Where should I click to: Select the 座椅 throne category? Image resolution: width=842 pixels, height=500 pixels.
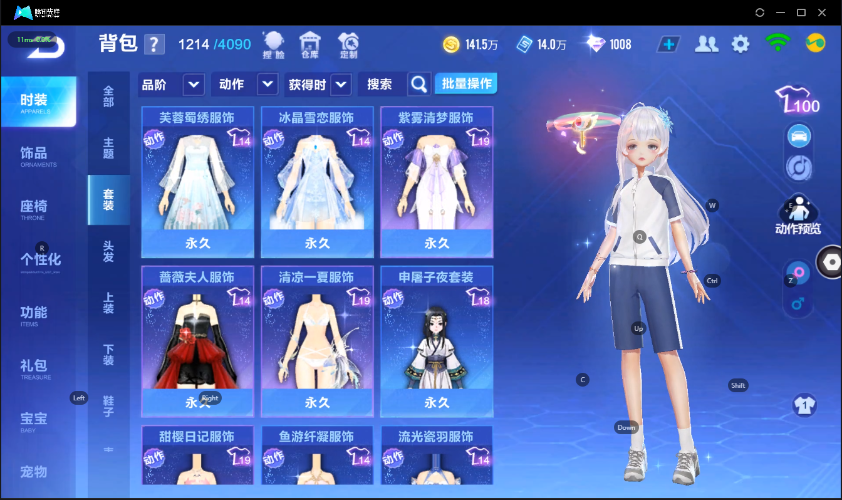point(34,207)
